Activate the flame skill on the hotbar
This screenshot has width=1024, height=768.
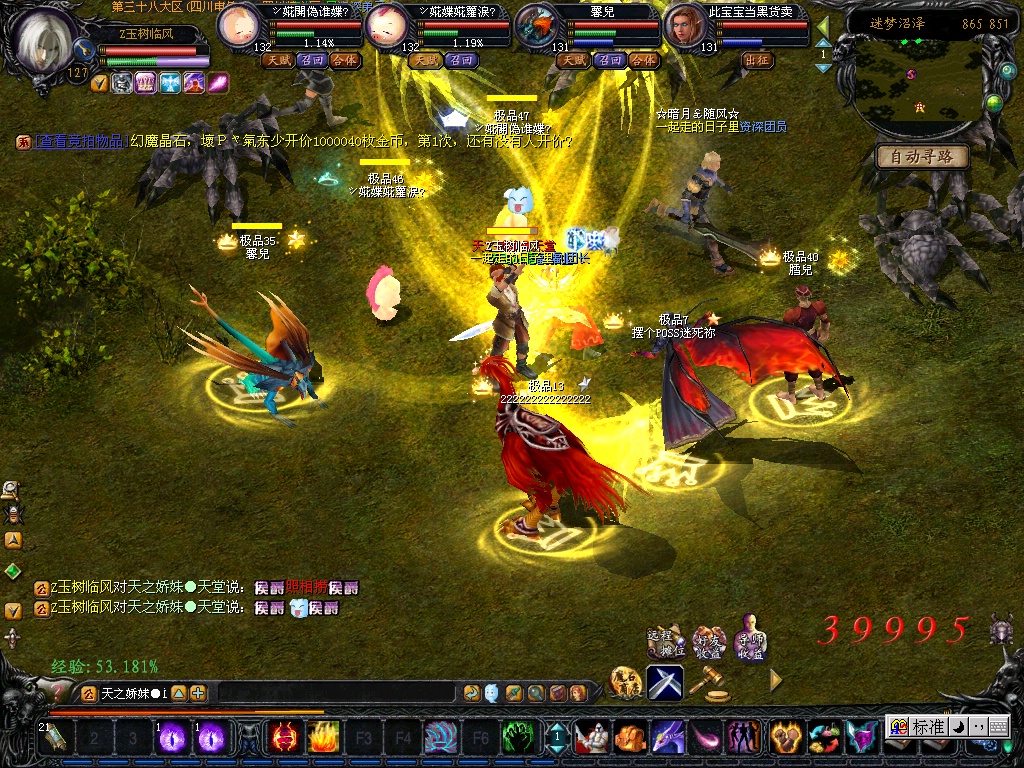[323, 738]
